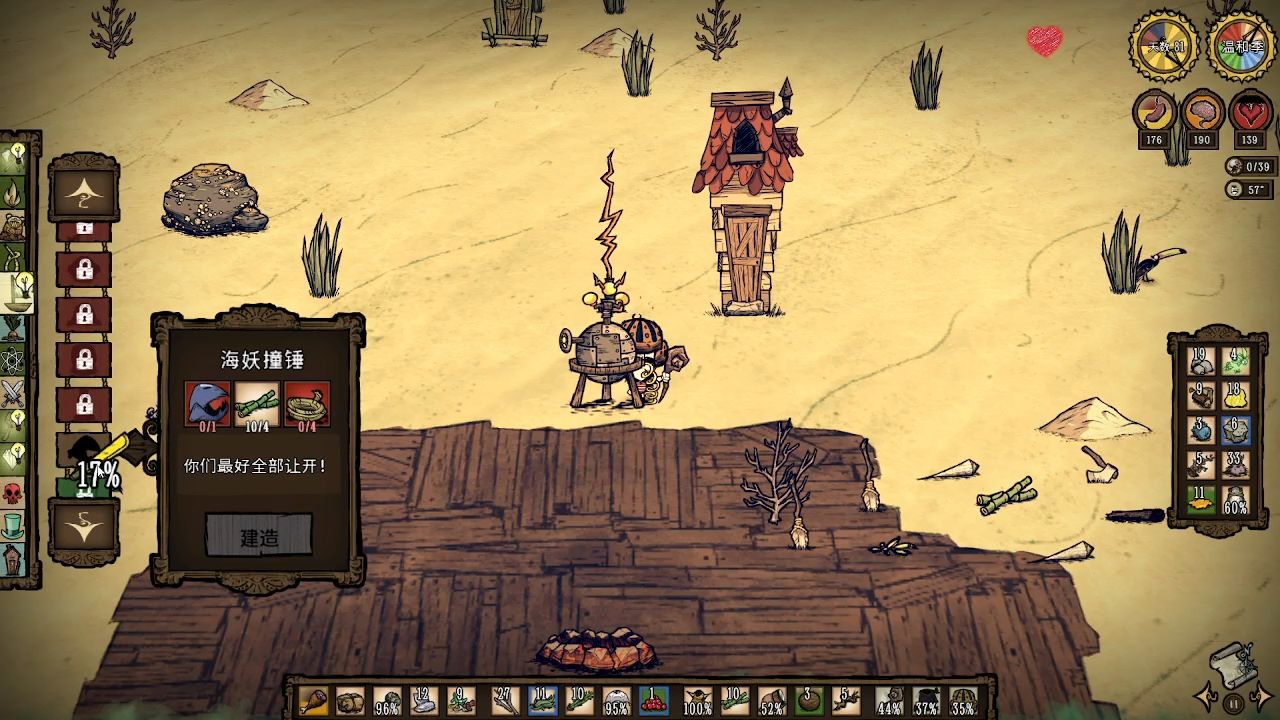The height and width of the screenshot is (720, 1280).
Task: Open the red skull magic tab
Action: pyautogui.click(x=13, y=493)
